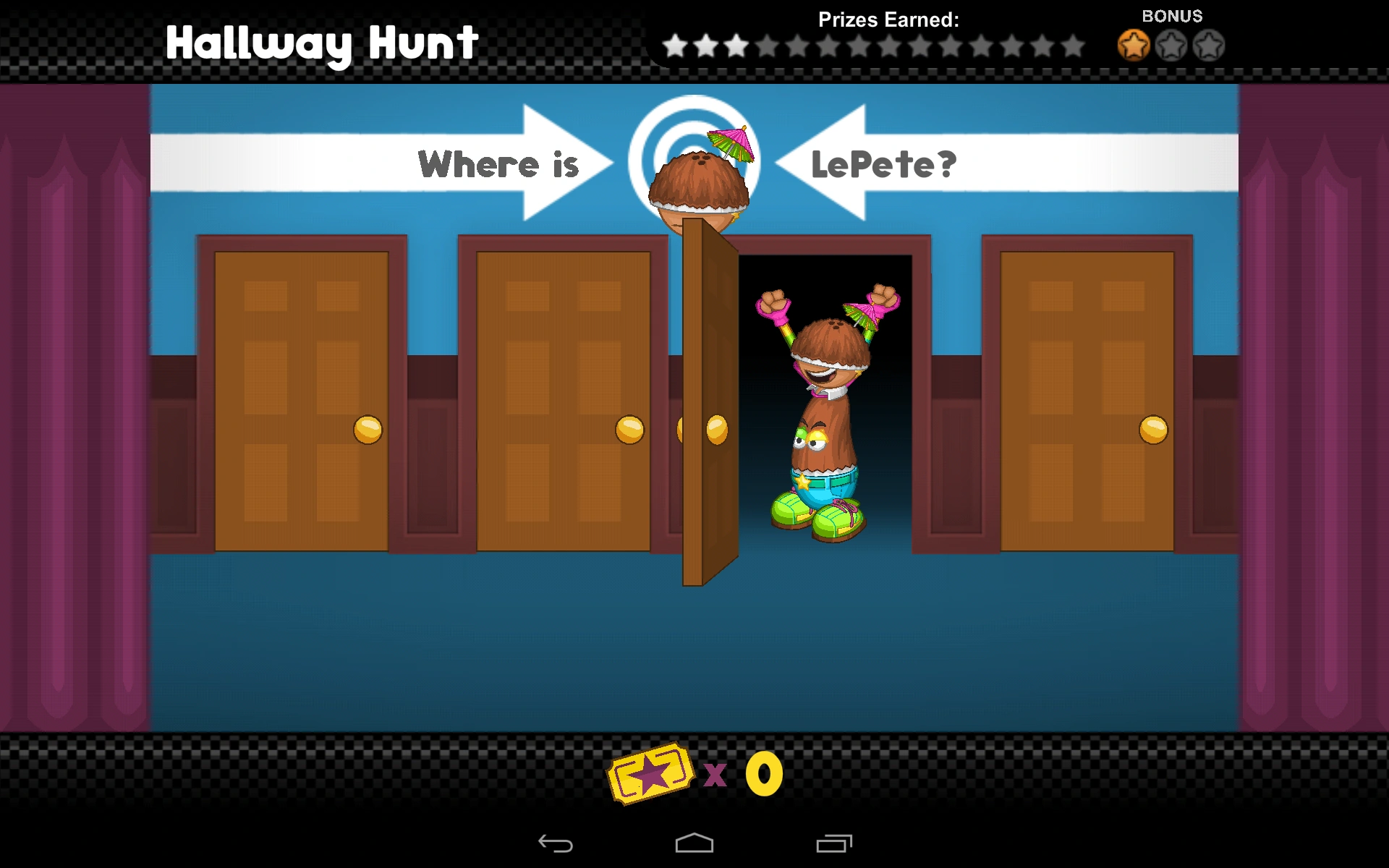1389x868 pixels.
Task: Select the first earned white star
Action: (674, 45)
